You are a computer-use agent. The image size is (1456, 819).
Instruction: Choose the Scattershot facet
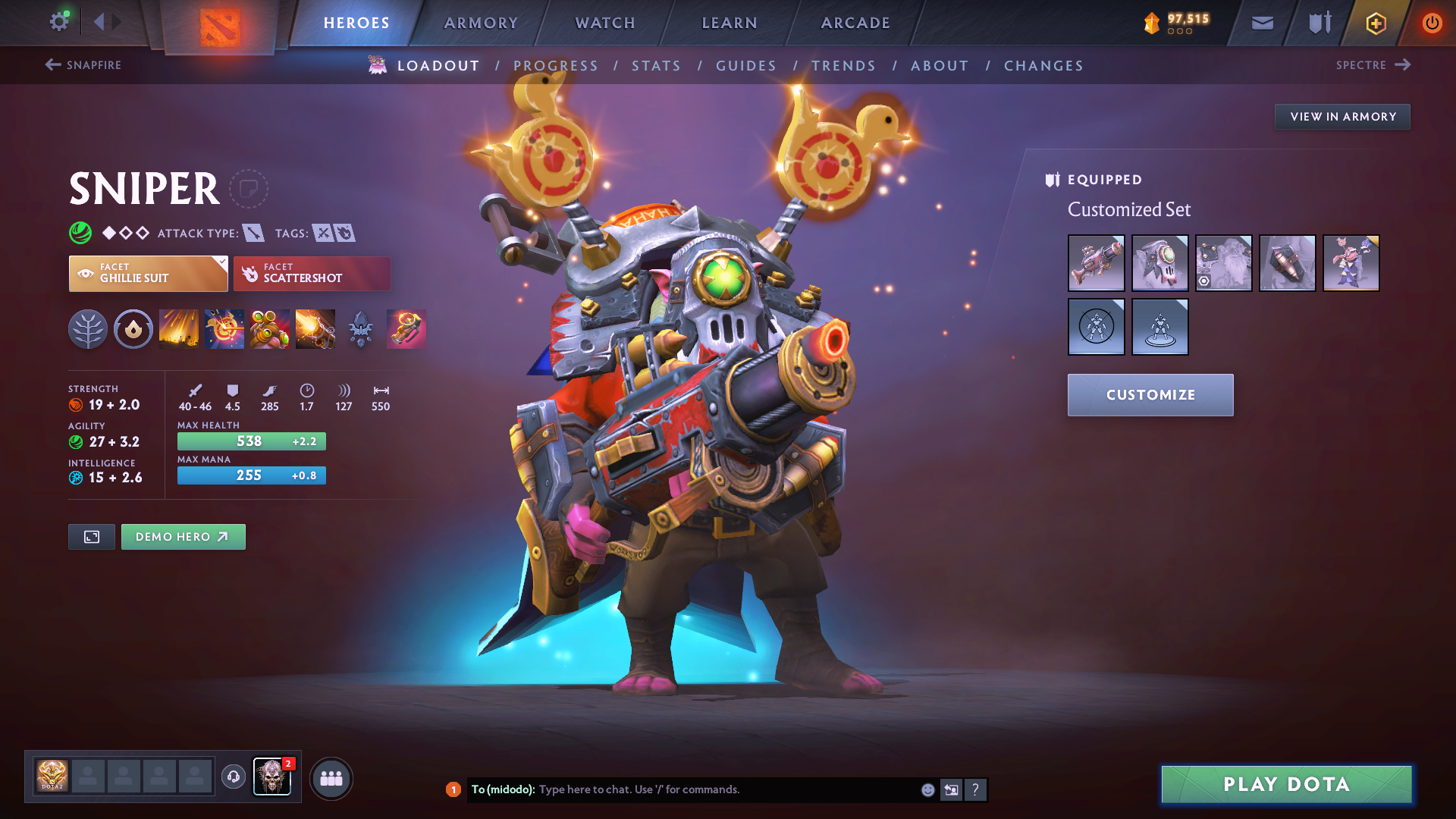[x=312, y=274]
